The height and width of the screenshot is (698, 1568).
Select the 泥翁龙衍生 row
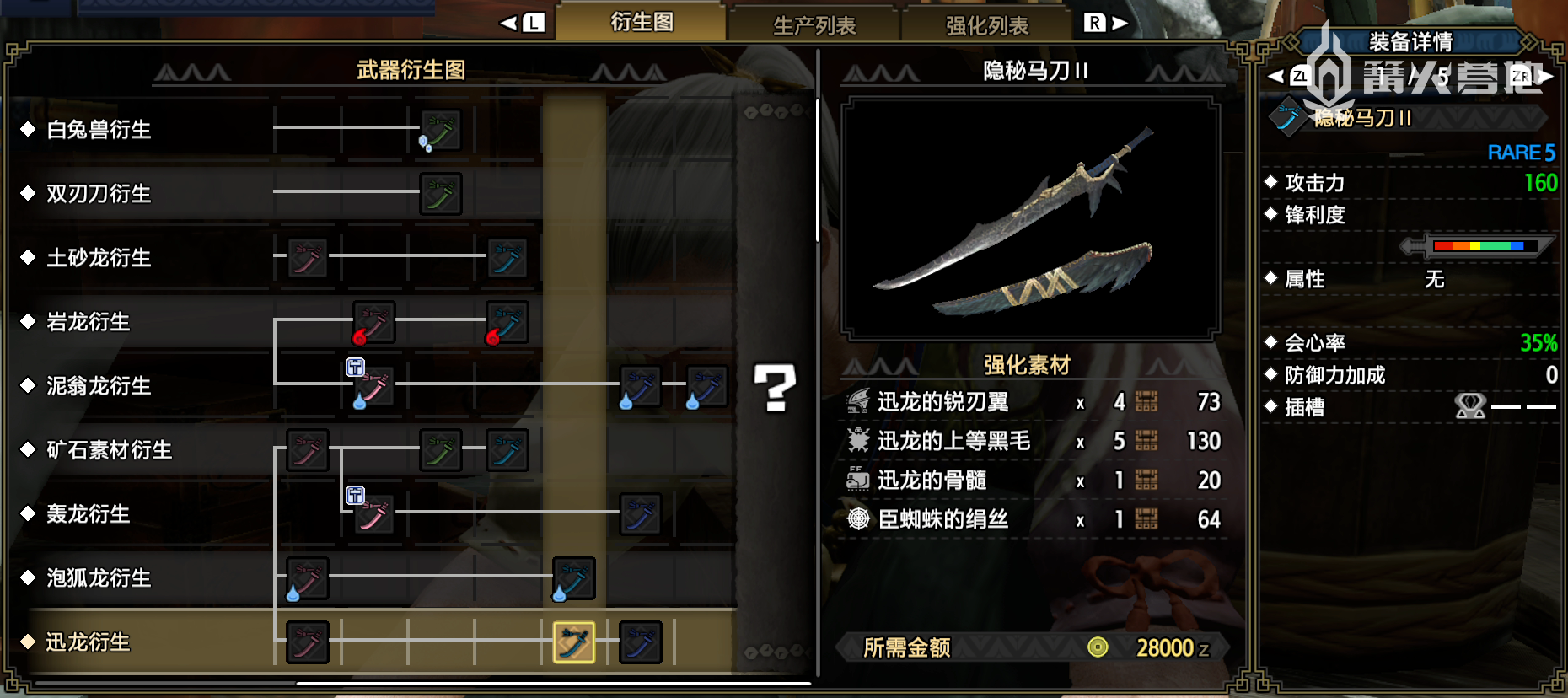99,386
